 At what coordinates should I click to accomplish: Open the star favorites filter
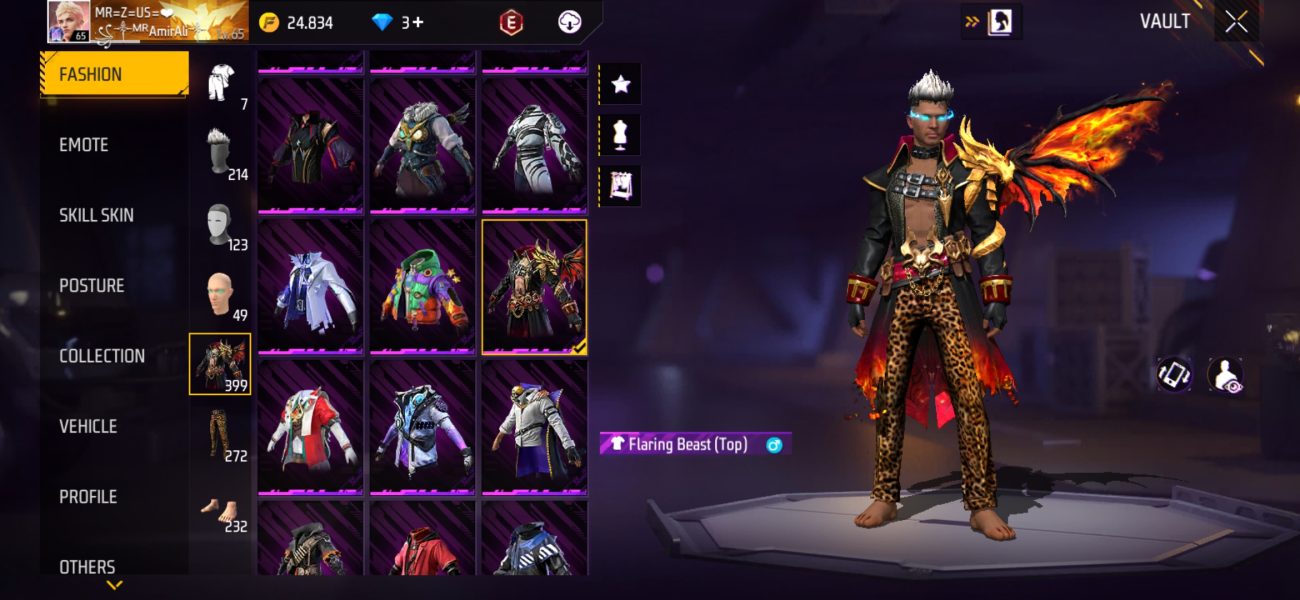621,84
